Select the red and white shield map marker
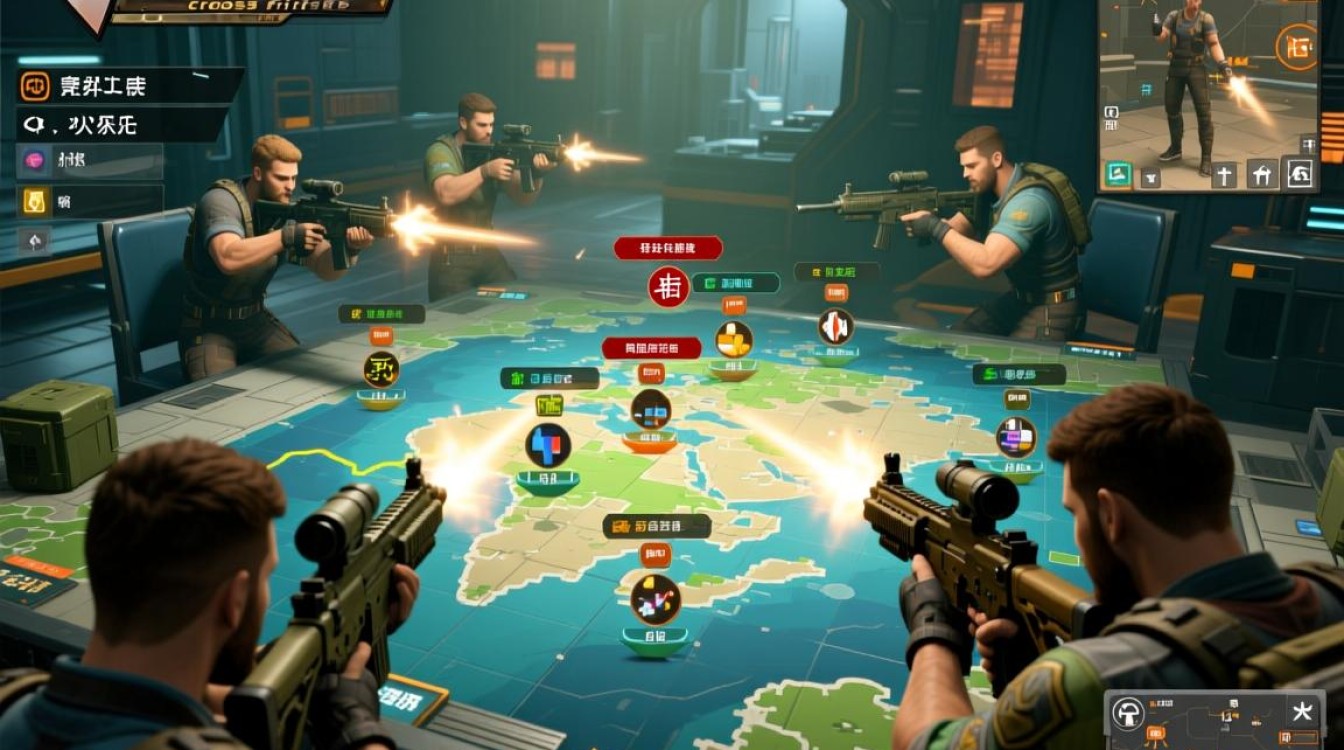This screenshot has height=750, width=1344. click(835, 326)
